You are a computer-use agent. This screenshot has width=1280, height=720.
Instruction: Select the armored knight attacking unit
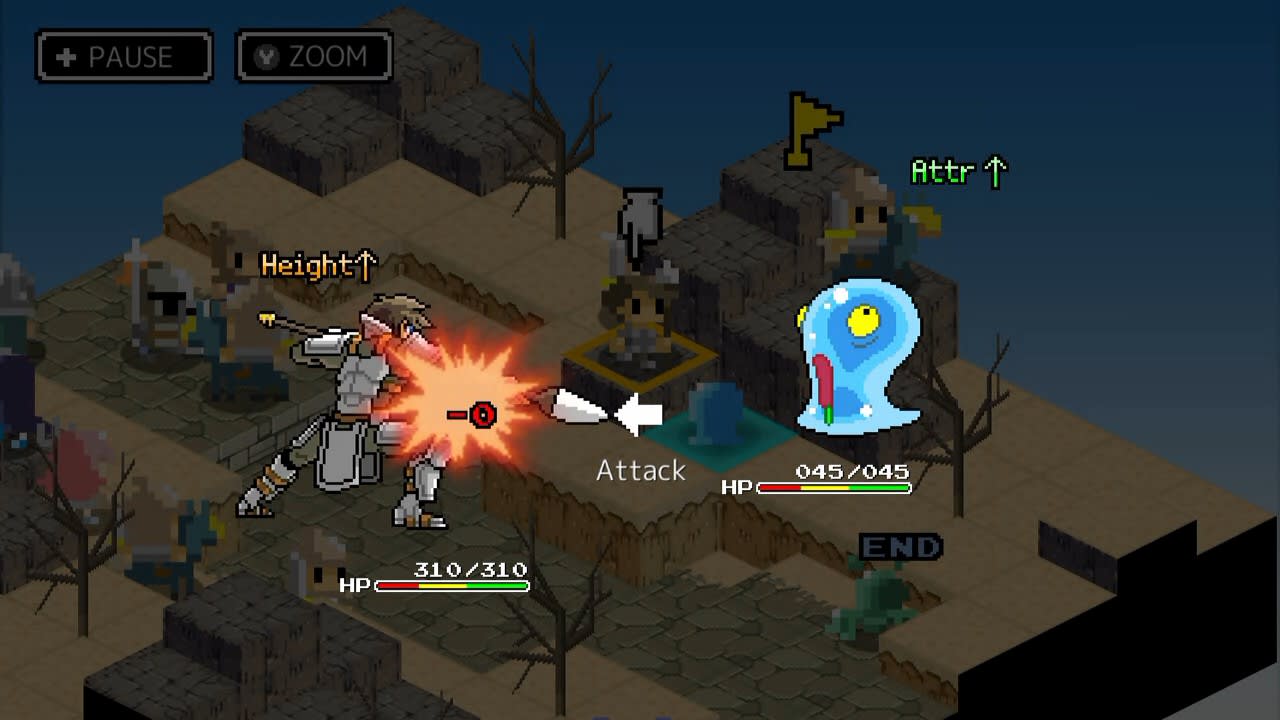coord(350,400)
